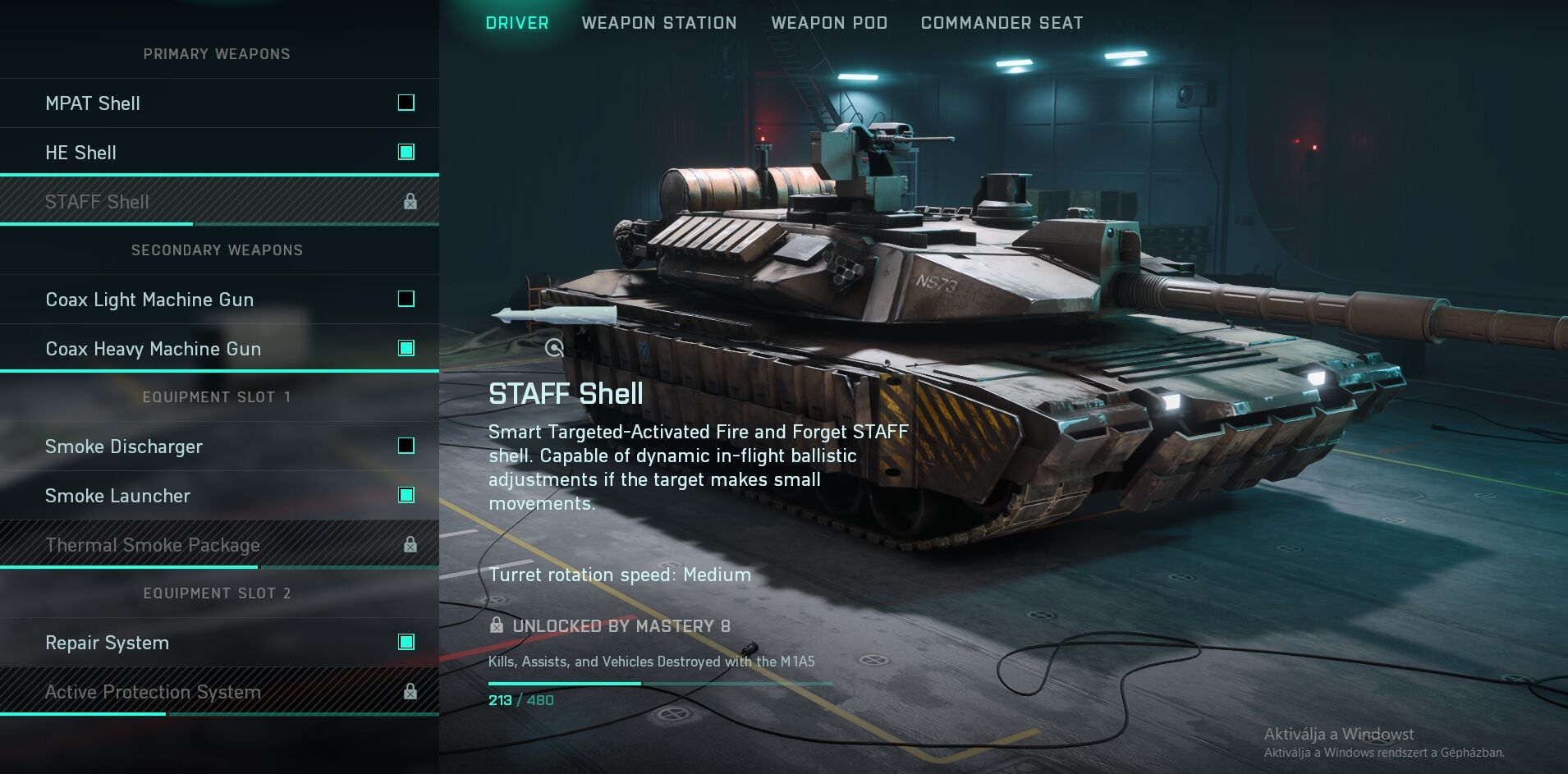Switch to the Driver tab
This screenshot has width=1568, height=774.
tap(516, 23)
